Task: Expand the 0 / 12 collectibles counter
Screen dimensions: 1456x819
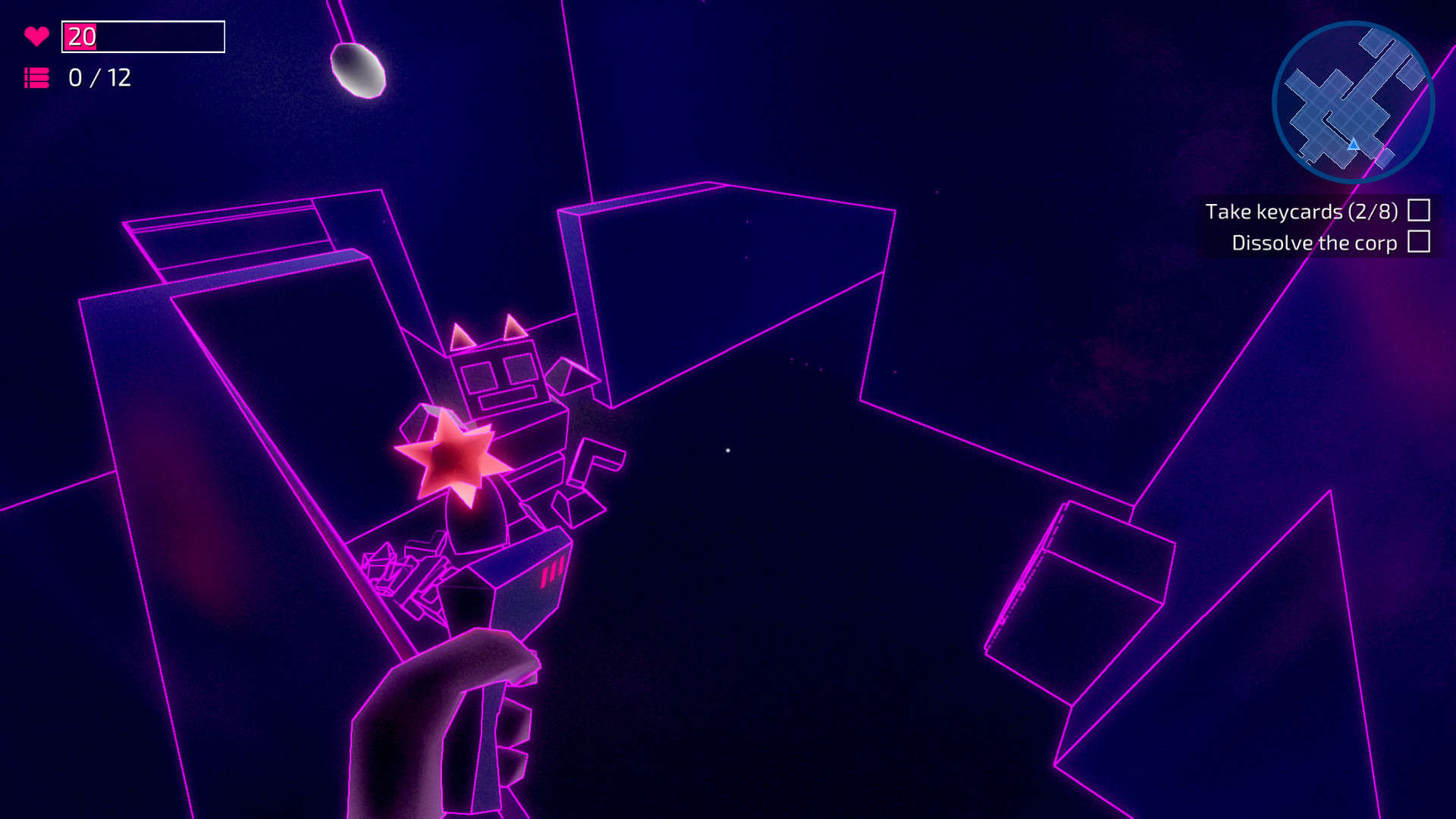Action: point(99,77)
